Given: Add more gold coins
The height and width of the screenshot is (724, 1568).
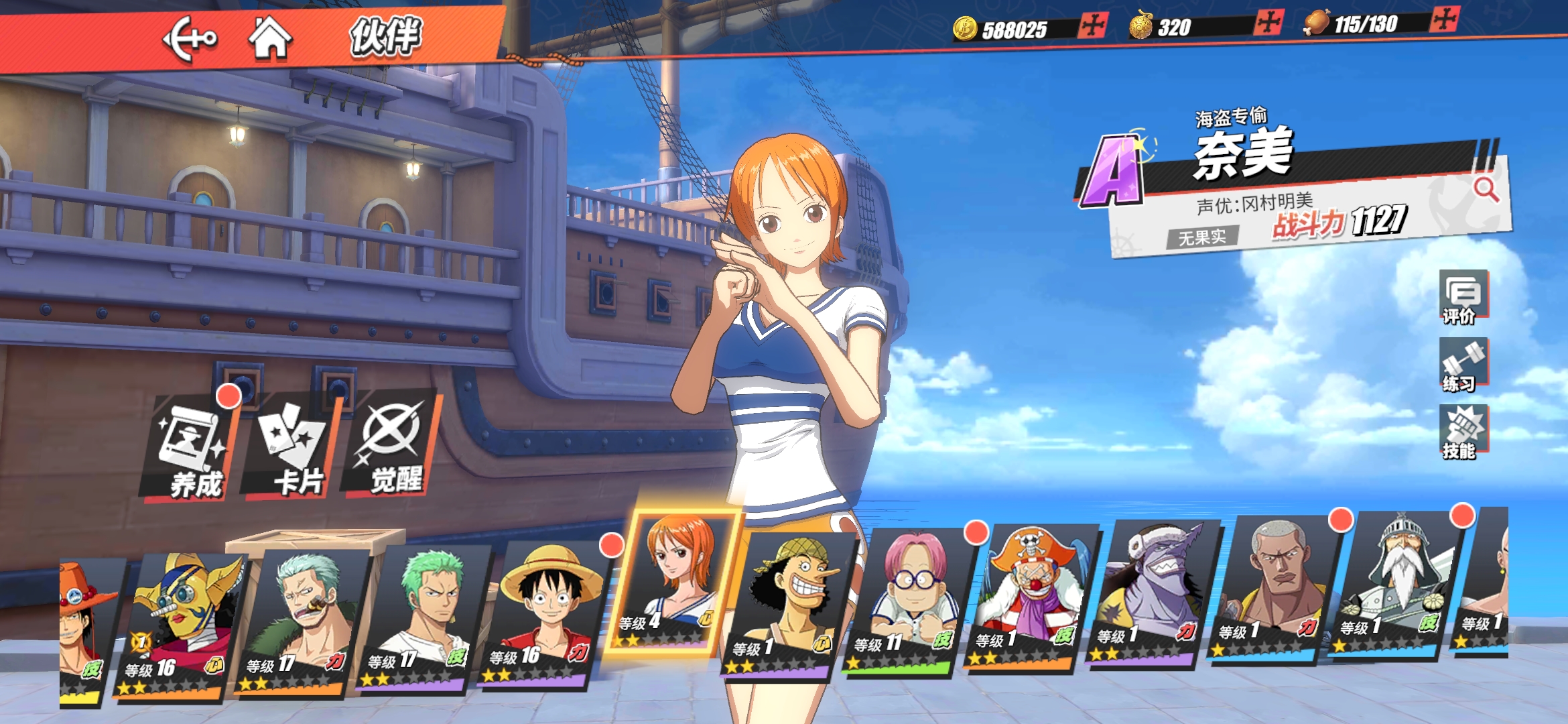Looking at the screenshot, I should point(1093,26).
